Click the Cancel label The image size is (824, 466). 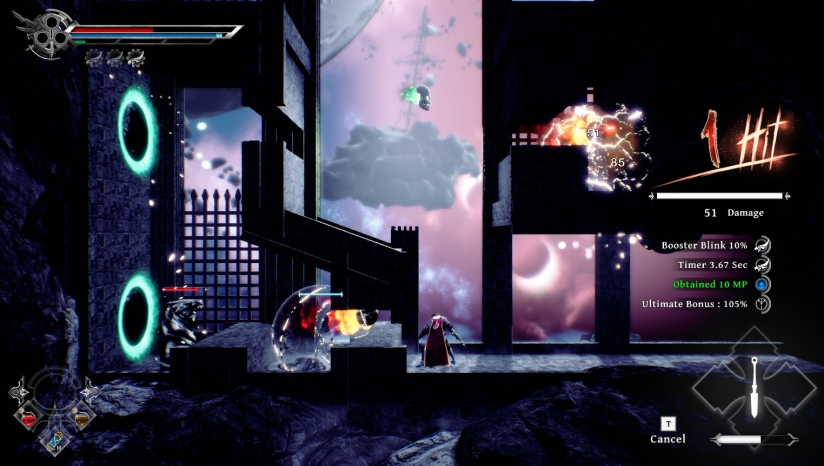(x=667, y=439)
